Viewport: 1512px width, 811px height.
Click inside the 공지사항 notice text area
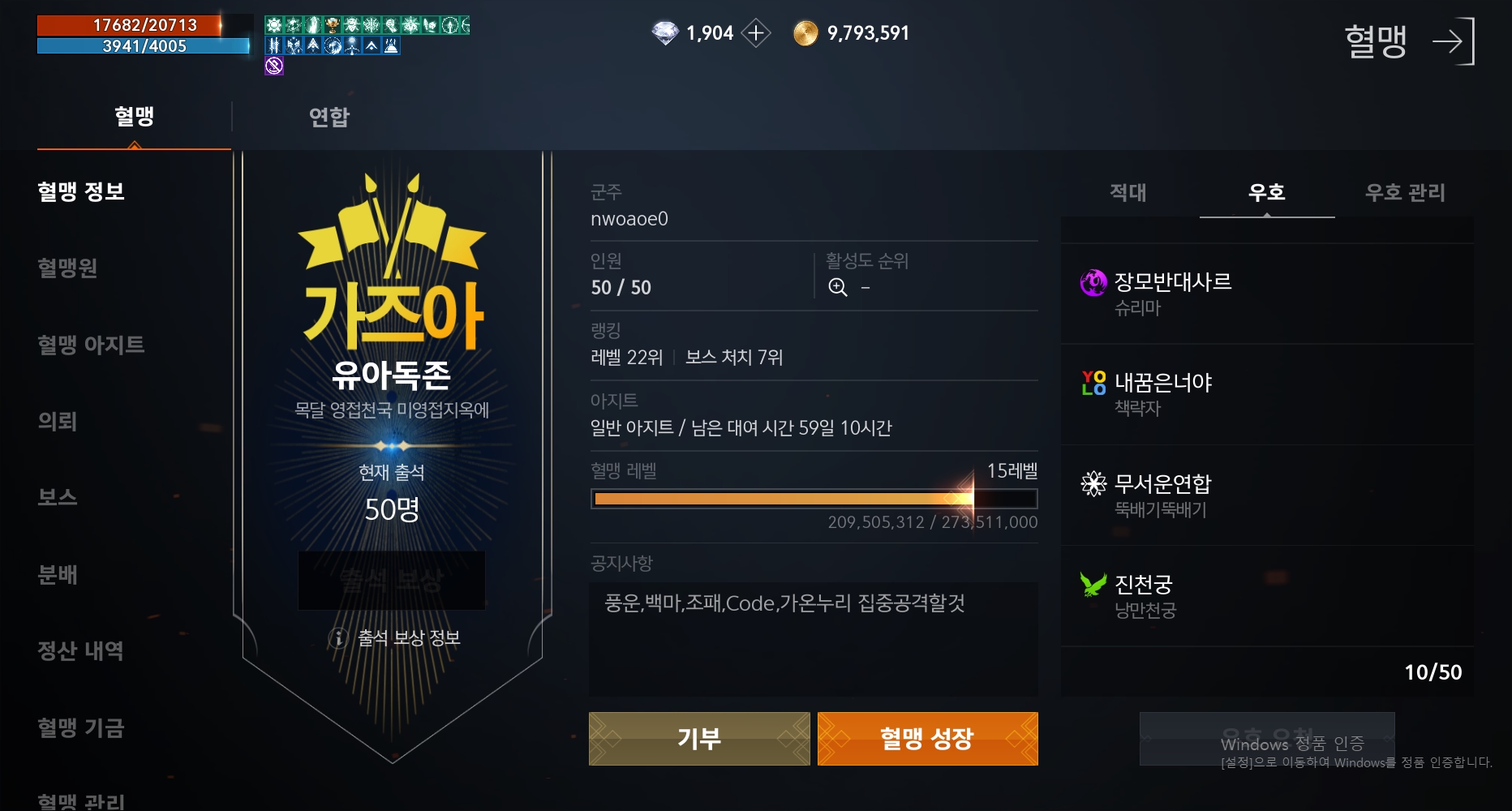coord(814,639)
